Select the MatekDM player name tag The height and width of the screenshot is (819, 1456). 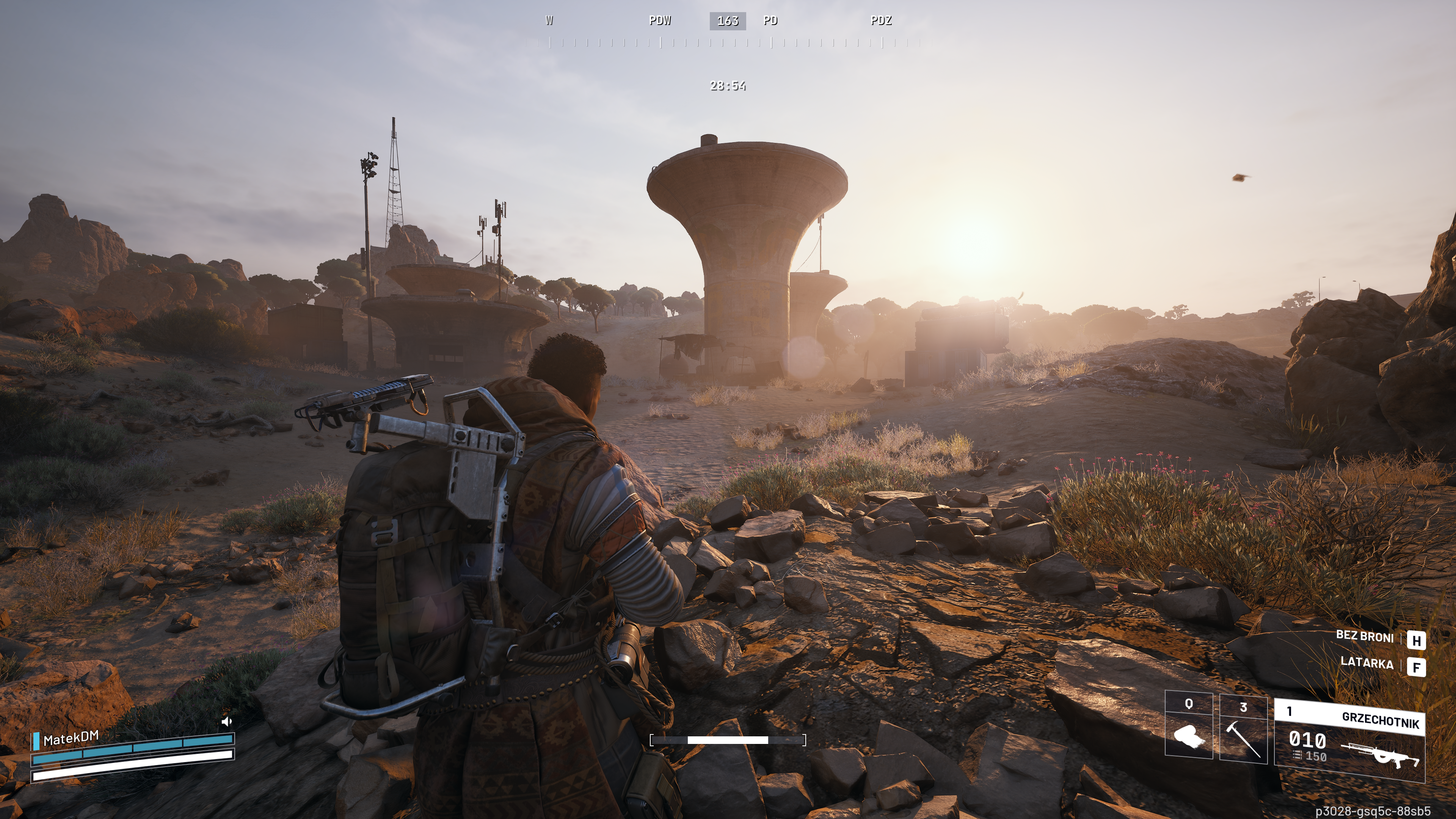click(x=71, y=737)
